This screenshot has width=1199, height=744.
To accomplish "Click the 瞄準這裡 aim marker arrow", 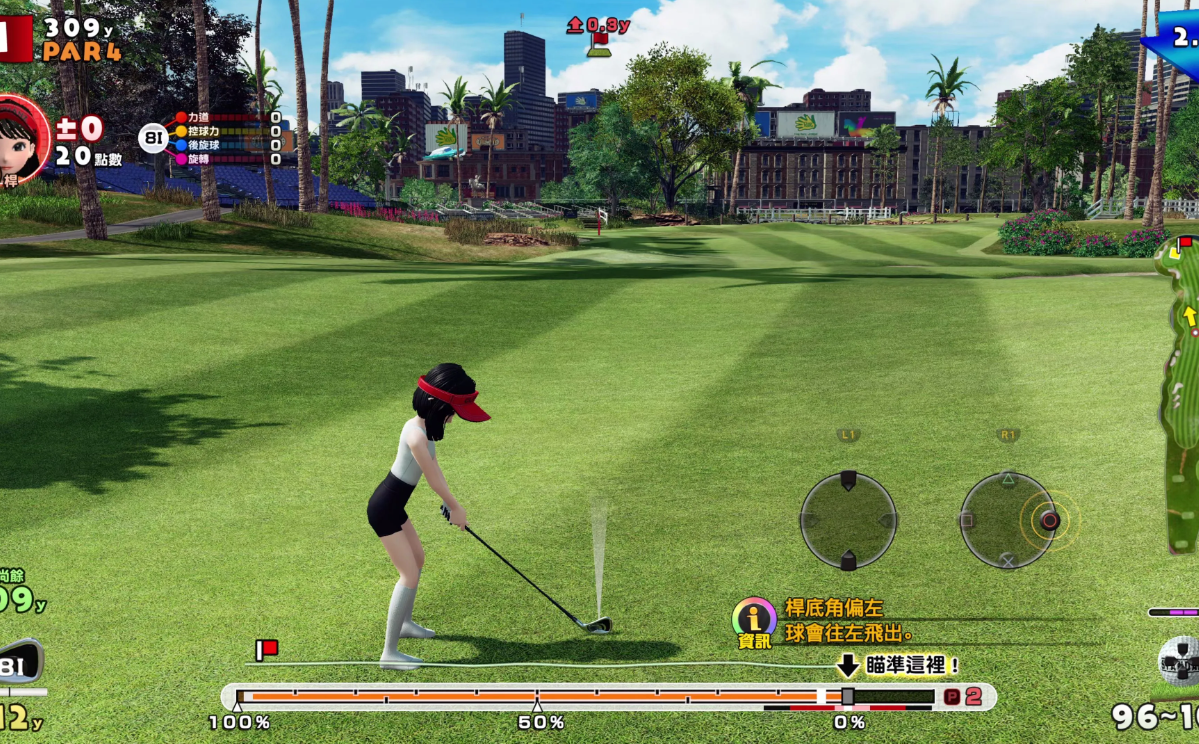I will point(848,665).
